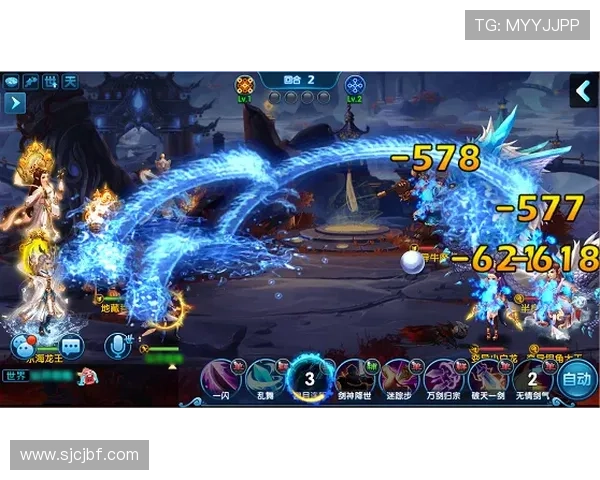
Task: Select the orange Lv.1 formation icon
Action: click(x=244, y=85)
